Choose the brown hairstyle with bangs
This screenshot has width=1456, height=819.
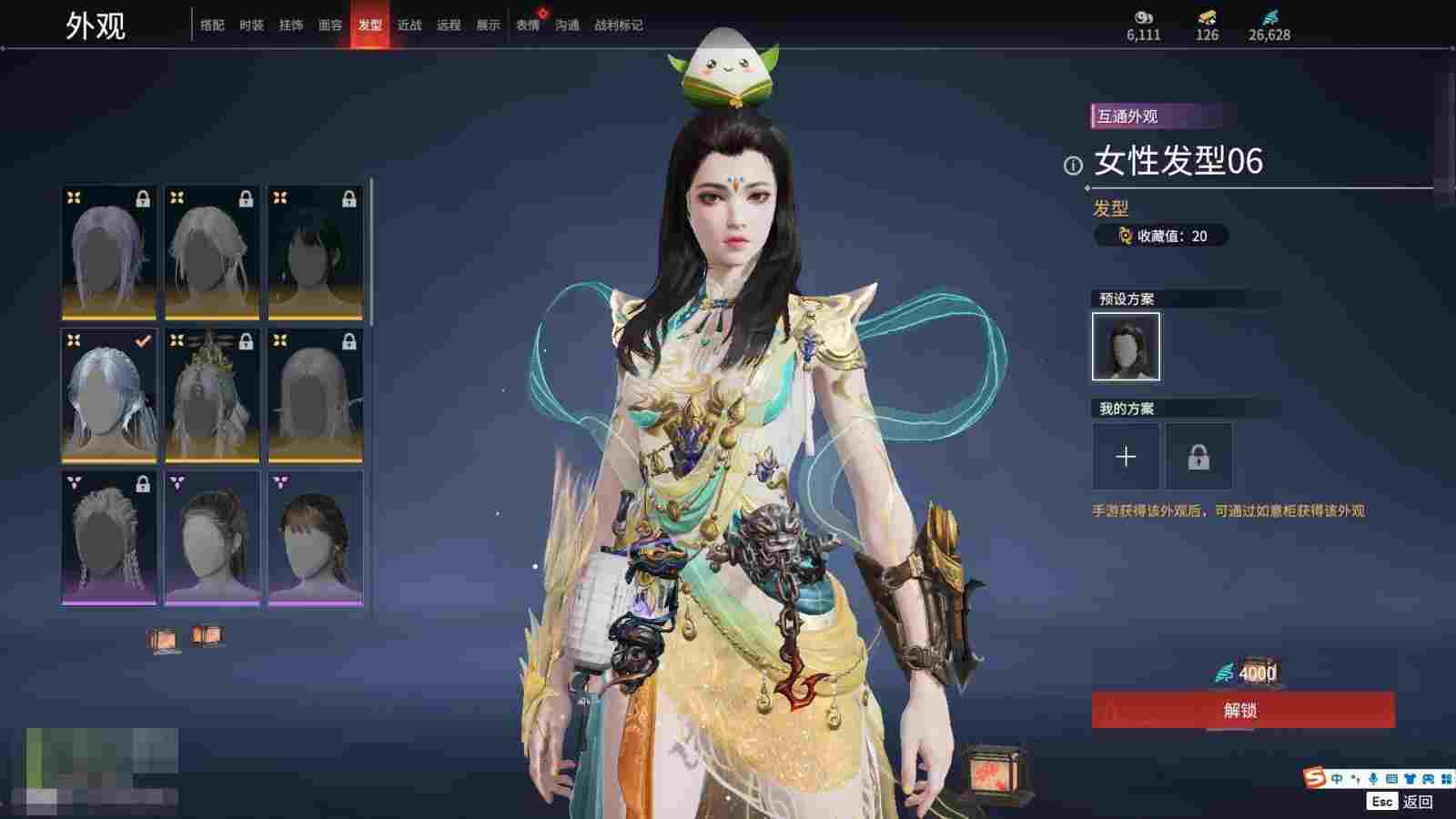click(x=315, y=539)
